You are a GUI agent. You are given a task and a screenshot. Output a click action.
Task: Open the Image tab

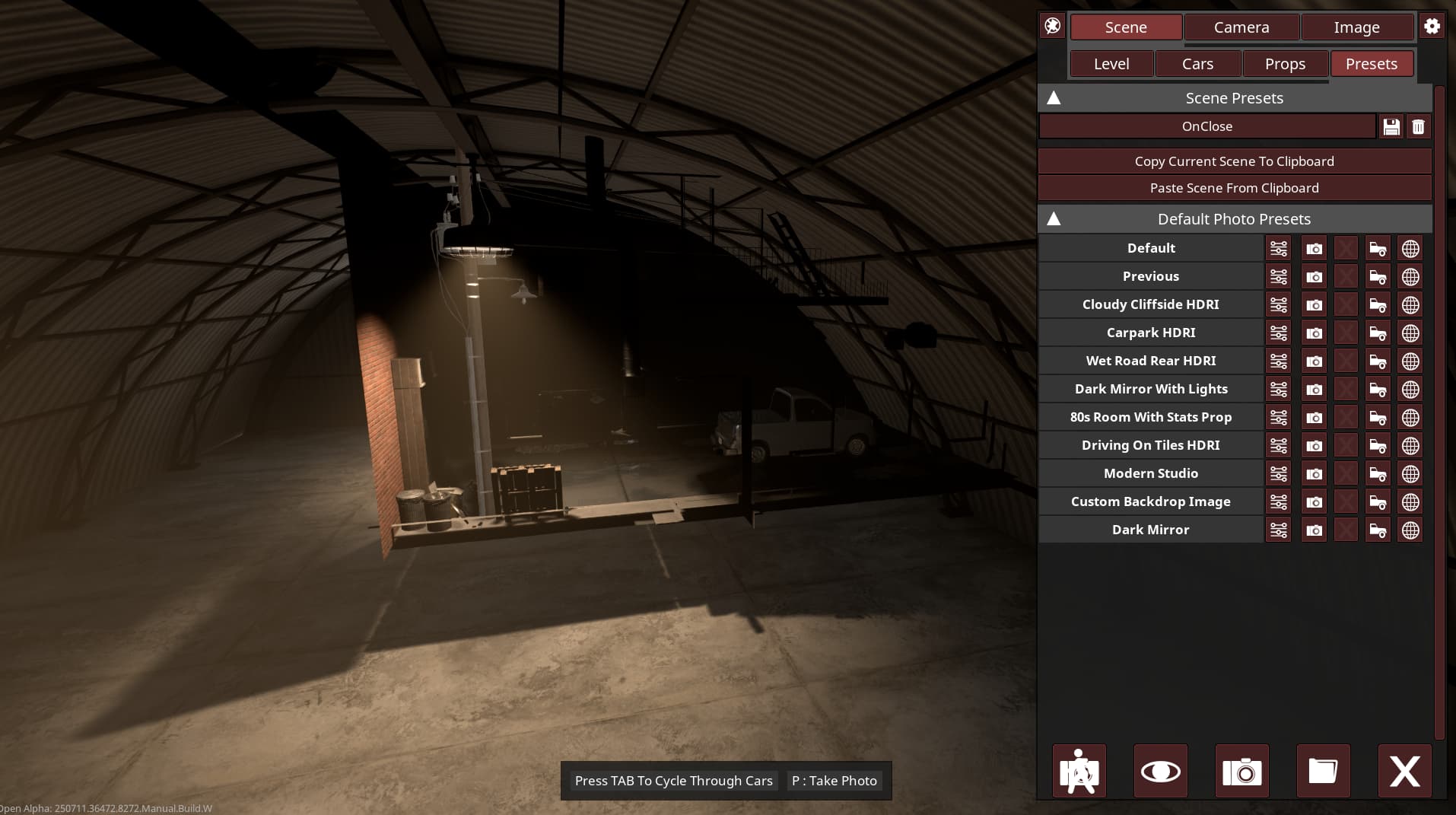pos(1356,27)
